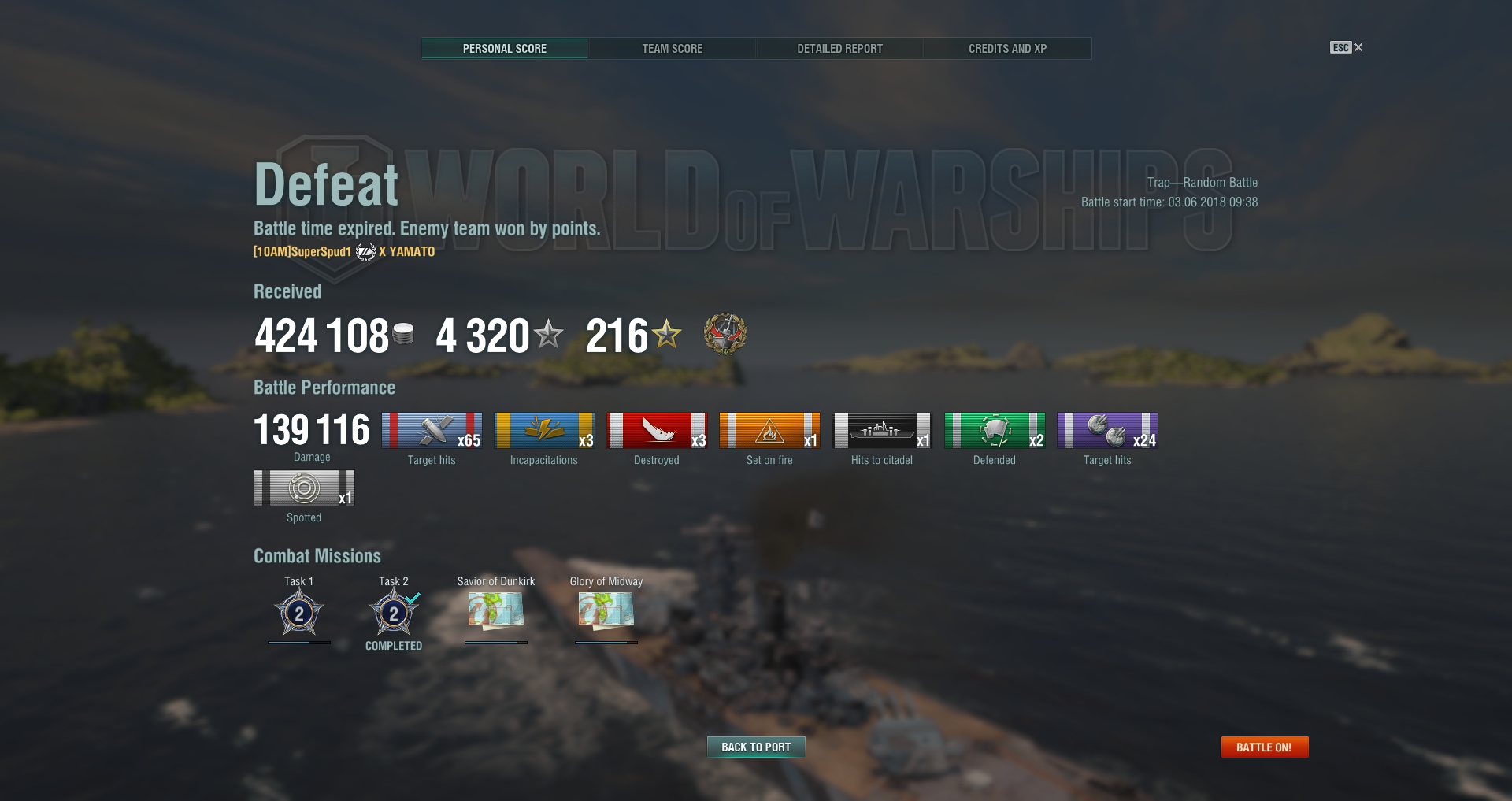Return with the Back to Port button
The width and height of the screenshot is (1512, 801).
(756, 747)
